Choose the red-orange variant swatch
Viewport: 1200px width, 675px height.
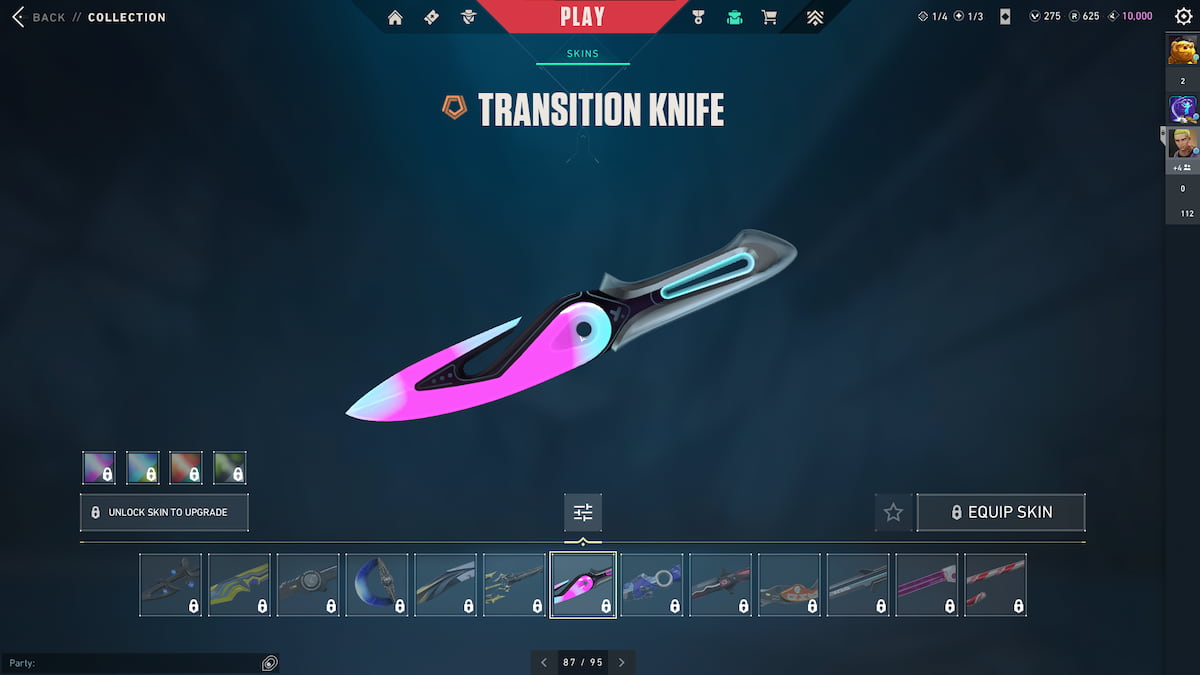[x=186, y=468]
